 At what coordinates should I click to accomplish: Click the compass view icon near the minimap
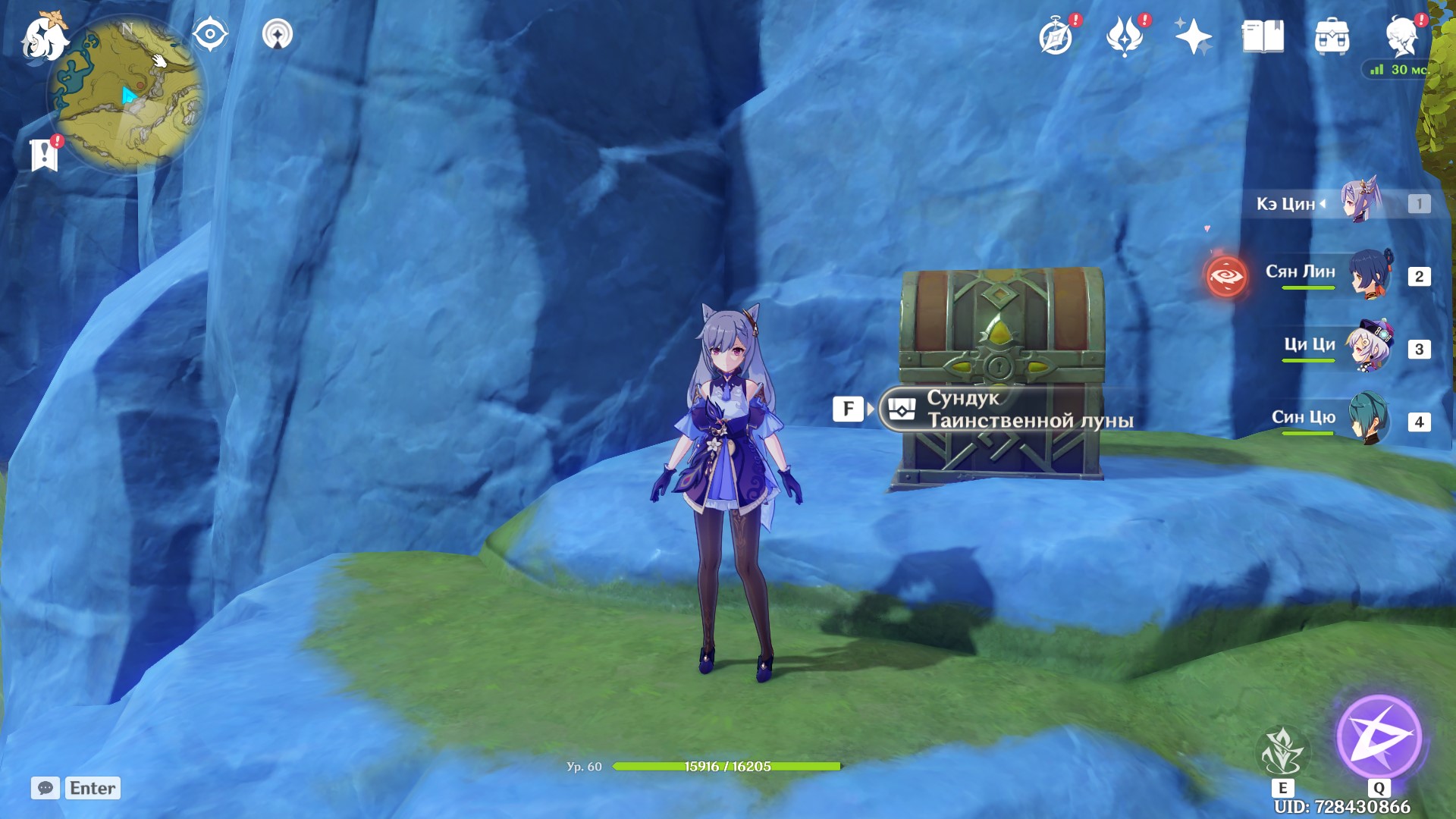click(x=209, y=33)
